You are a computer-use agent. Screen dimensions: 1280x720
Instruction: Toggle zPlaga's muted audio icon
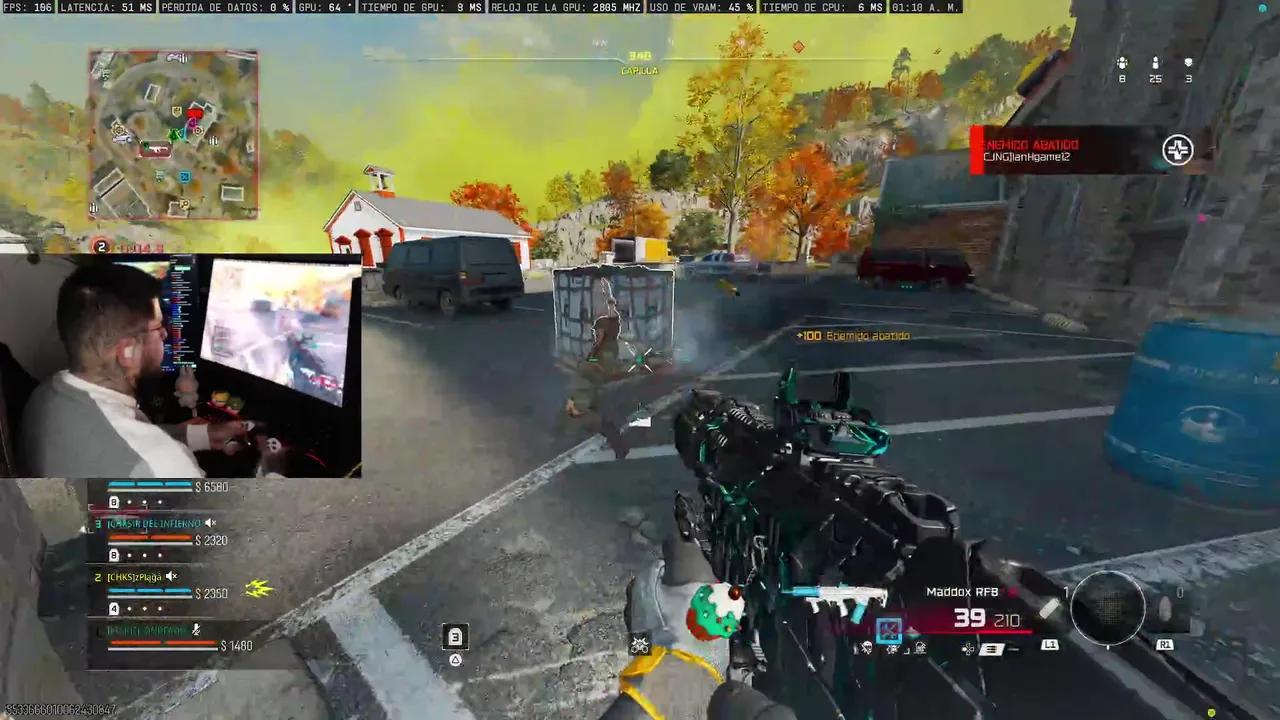coord(171,576)
